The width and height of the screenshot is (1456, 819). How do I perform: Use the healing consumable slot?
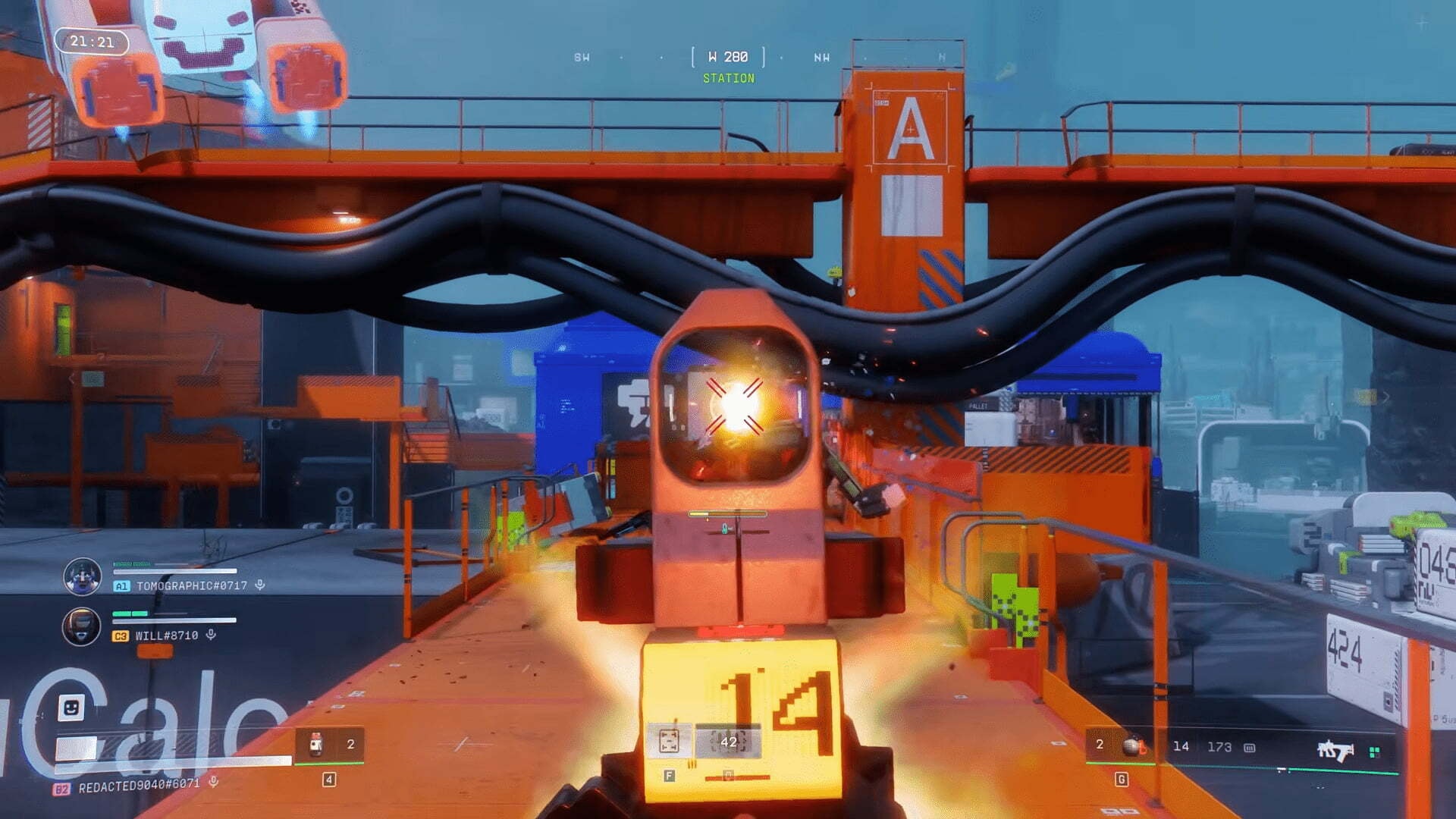point(317,744)
